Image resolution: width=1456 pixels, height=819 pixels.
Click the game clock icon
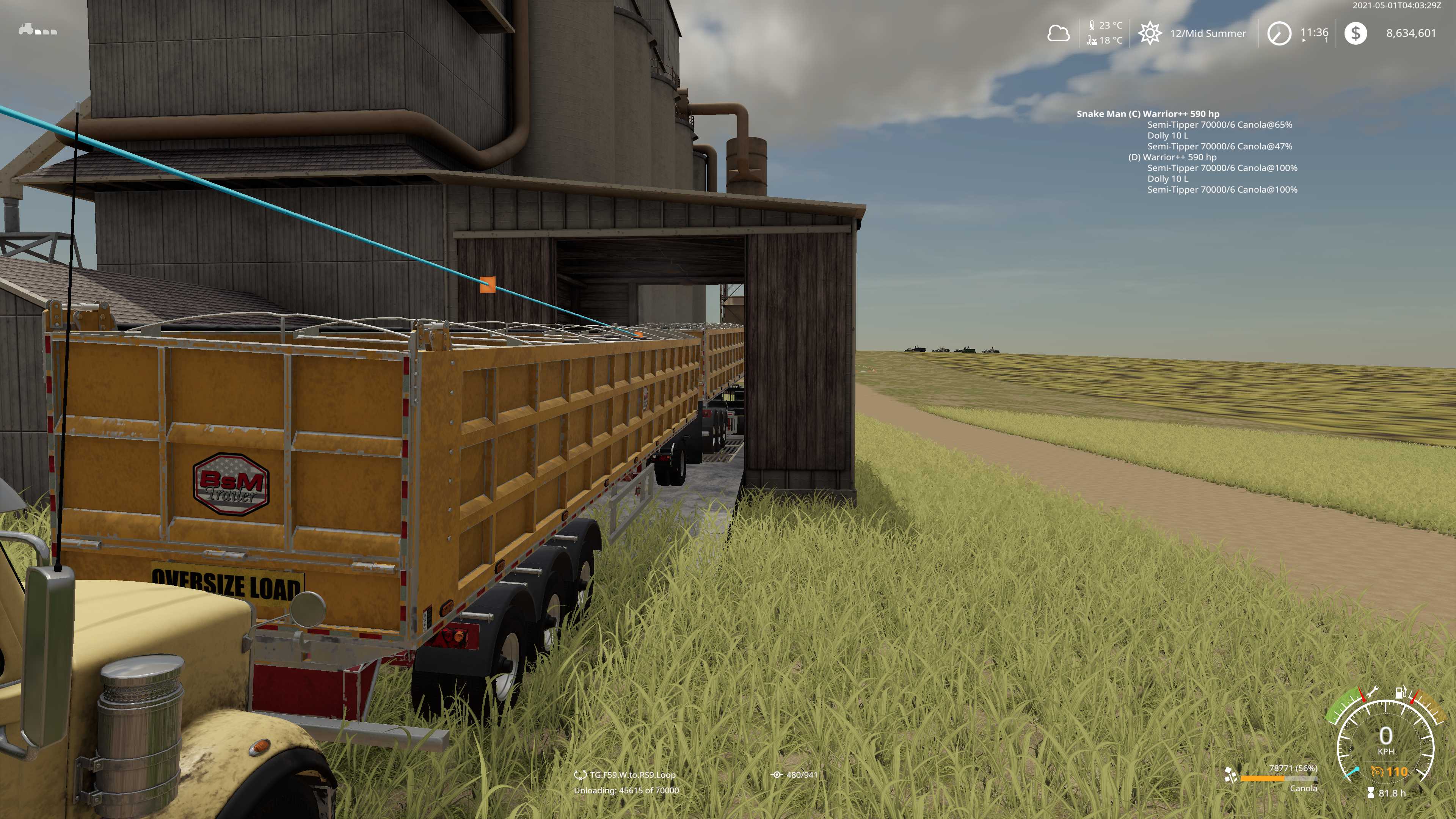1279,33
